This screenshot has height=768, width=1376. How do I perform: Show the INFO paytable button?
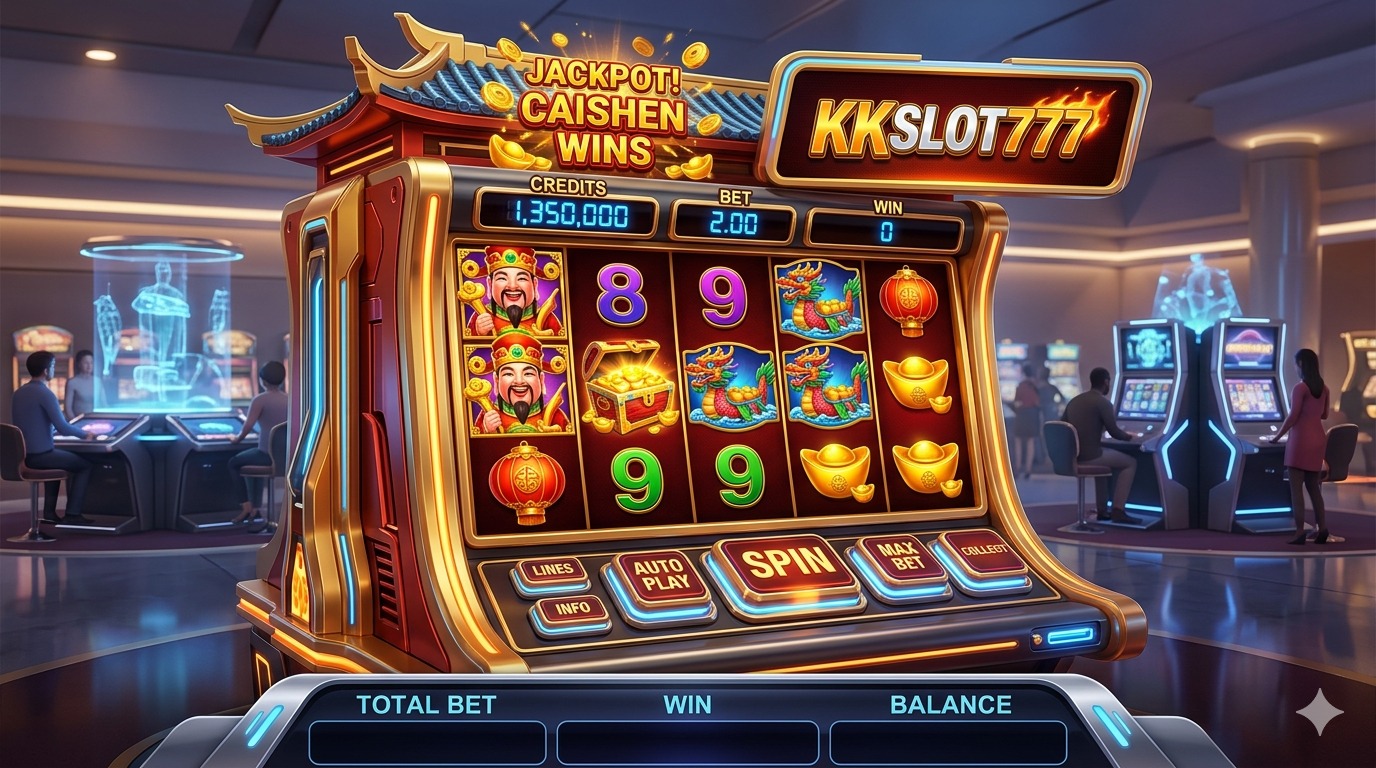tap(570, 608)
